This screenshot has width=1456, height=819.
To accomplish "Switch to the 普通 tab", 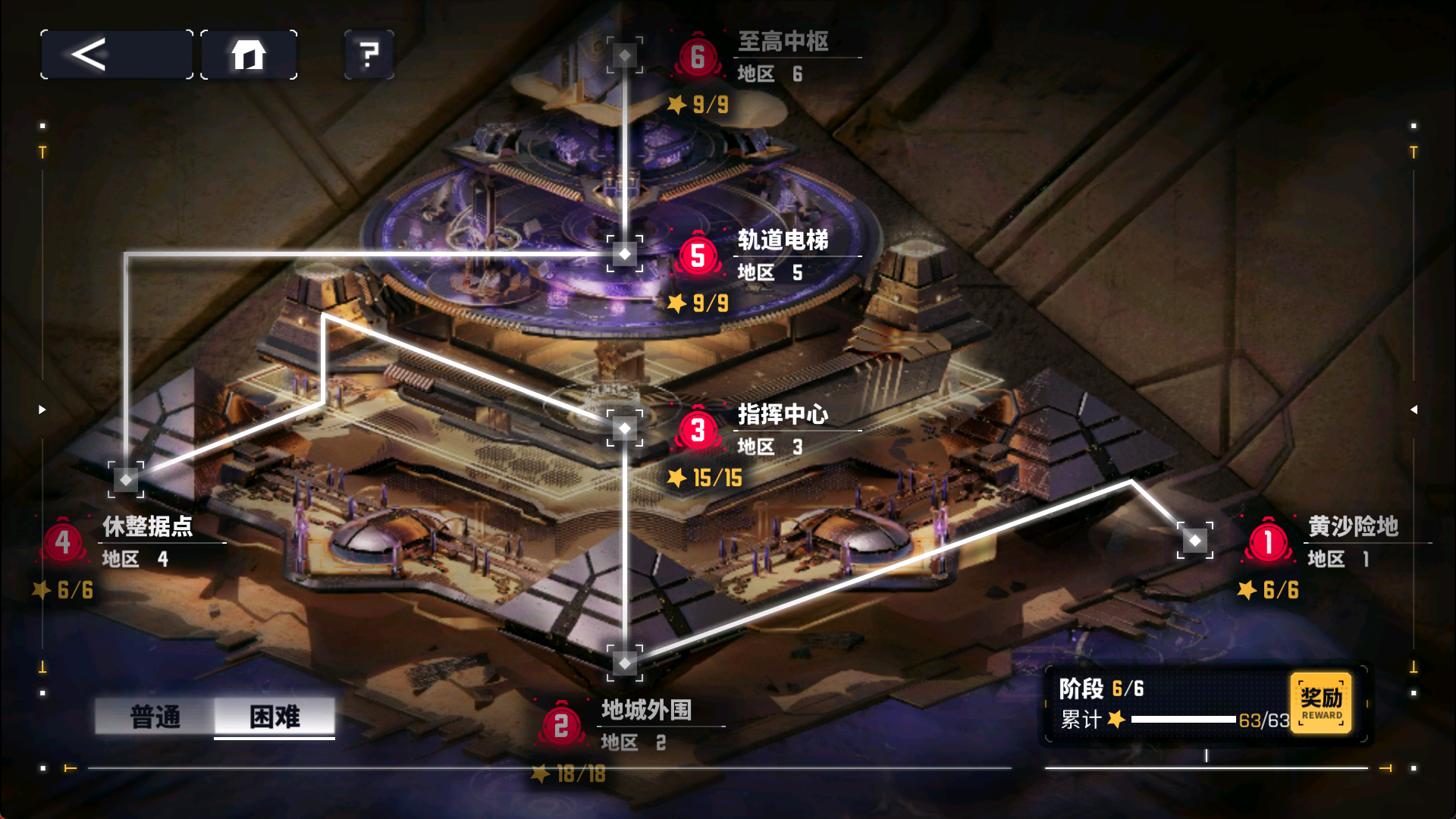I will [x=155, y=714].
